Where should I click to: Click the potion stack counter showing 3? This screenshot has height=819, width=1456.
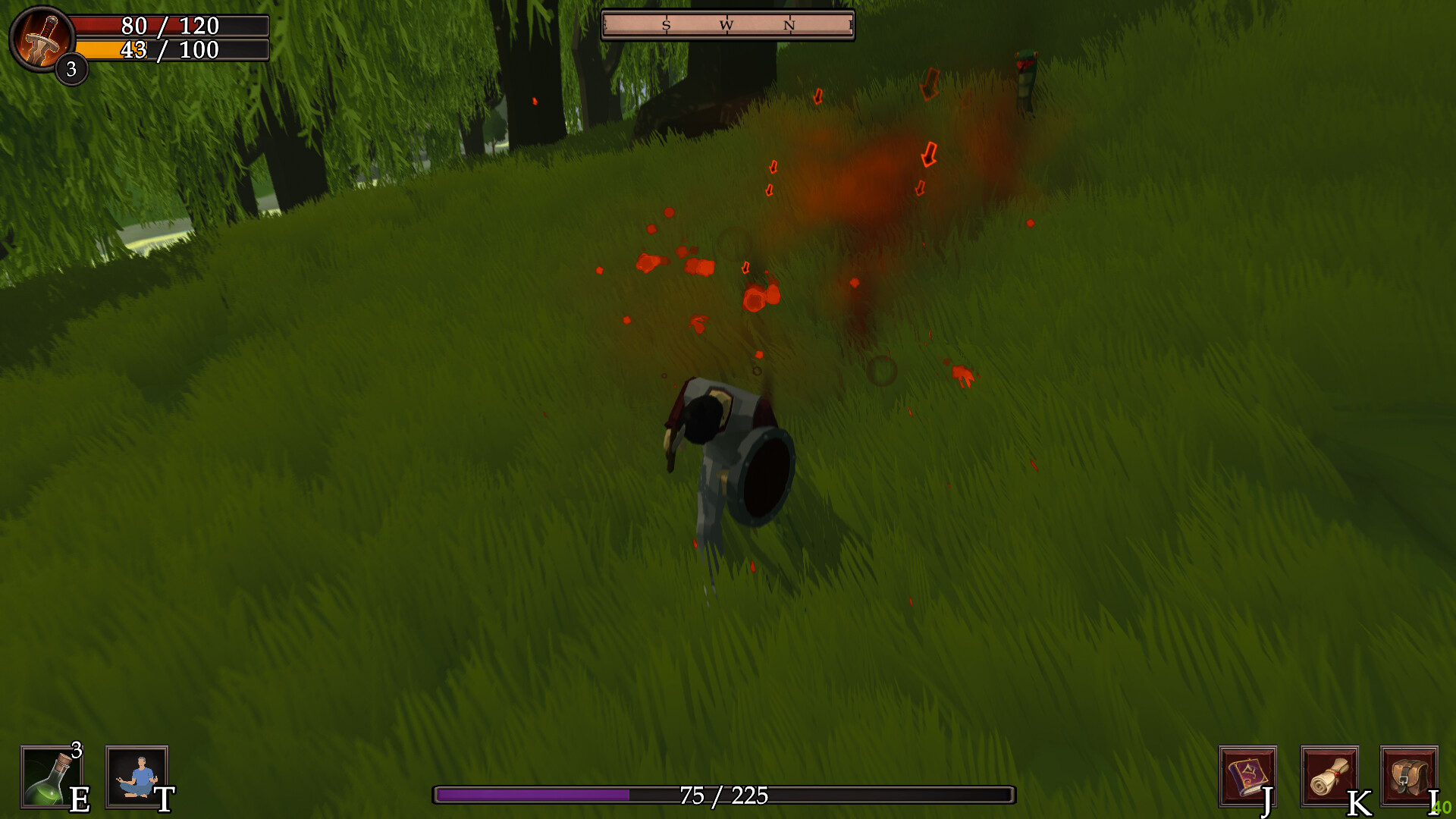pyautogui.click(x=76, y=751)
